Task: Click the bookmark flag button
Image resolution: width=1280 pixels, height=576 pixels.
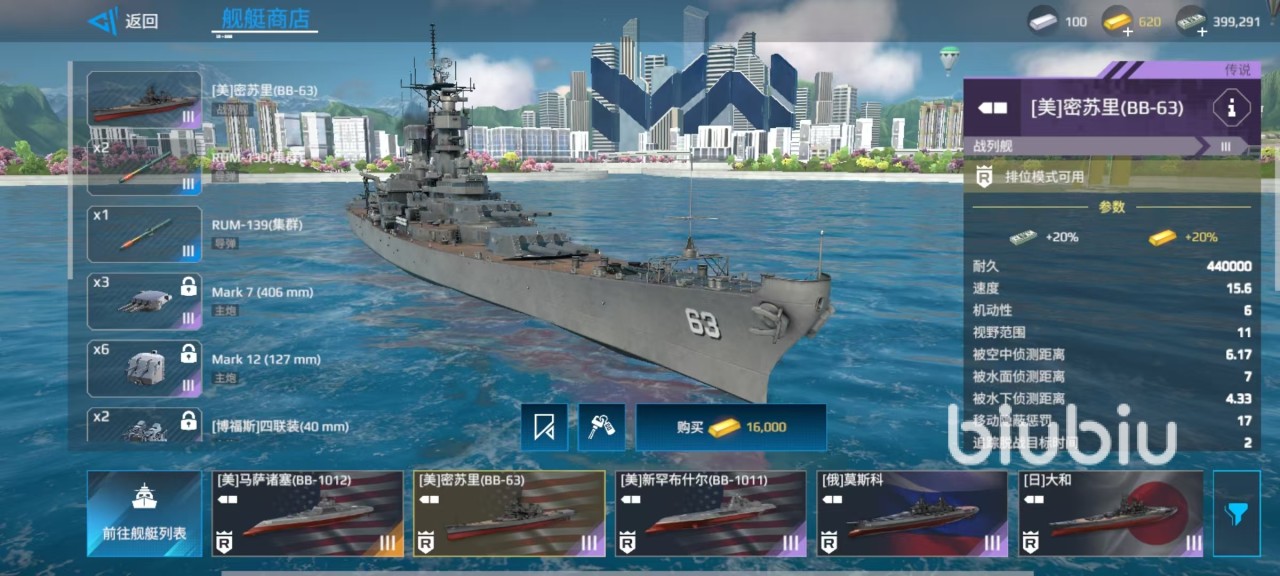Action: click(544, 427)
